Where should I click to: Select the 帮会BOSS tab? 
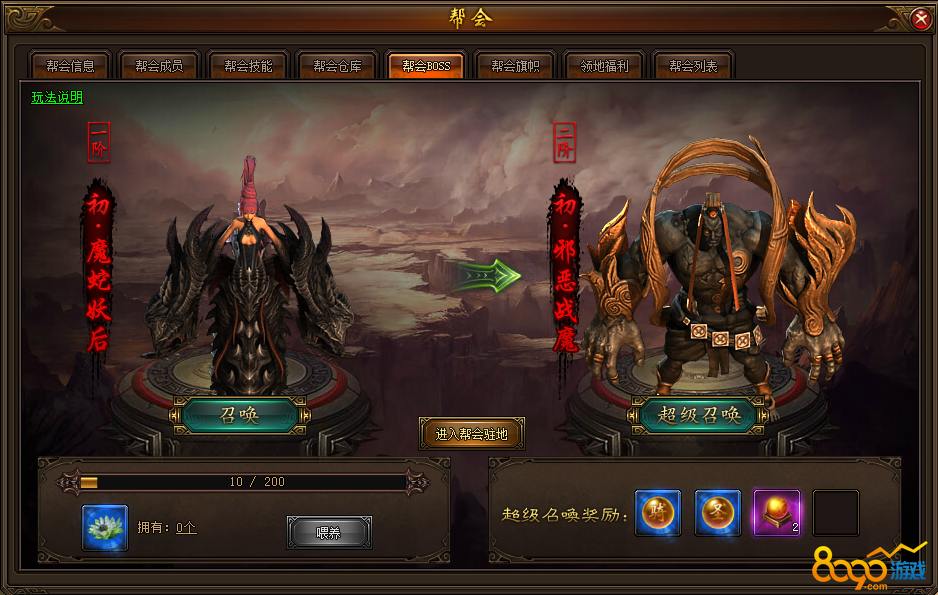(426, 67)
